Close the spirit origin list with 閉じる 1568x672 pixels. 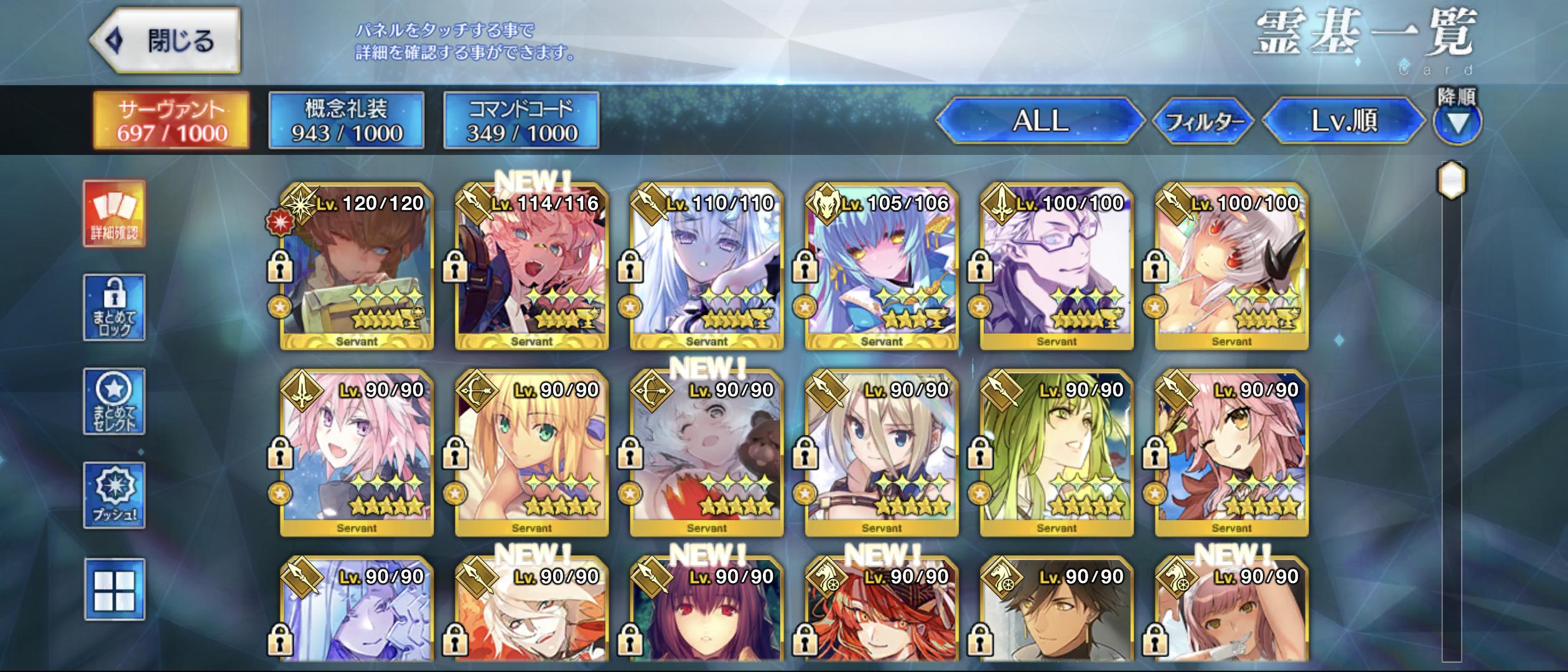[x=165, y=40]
